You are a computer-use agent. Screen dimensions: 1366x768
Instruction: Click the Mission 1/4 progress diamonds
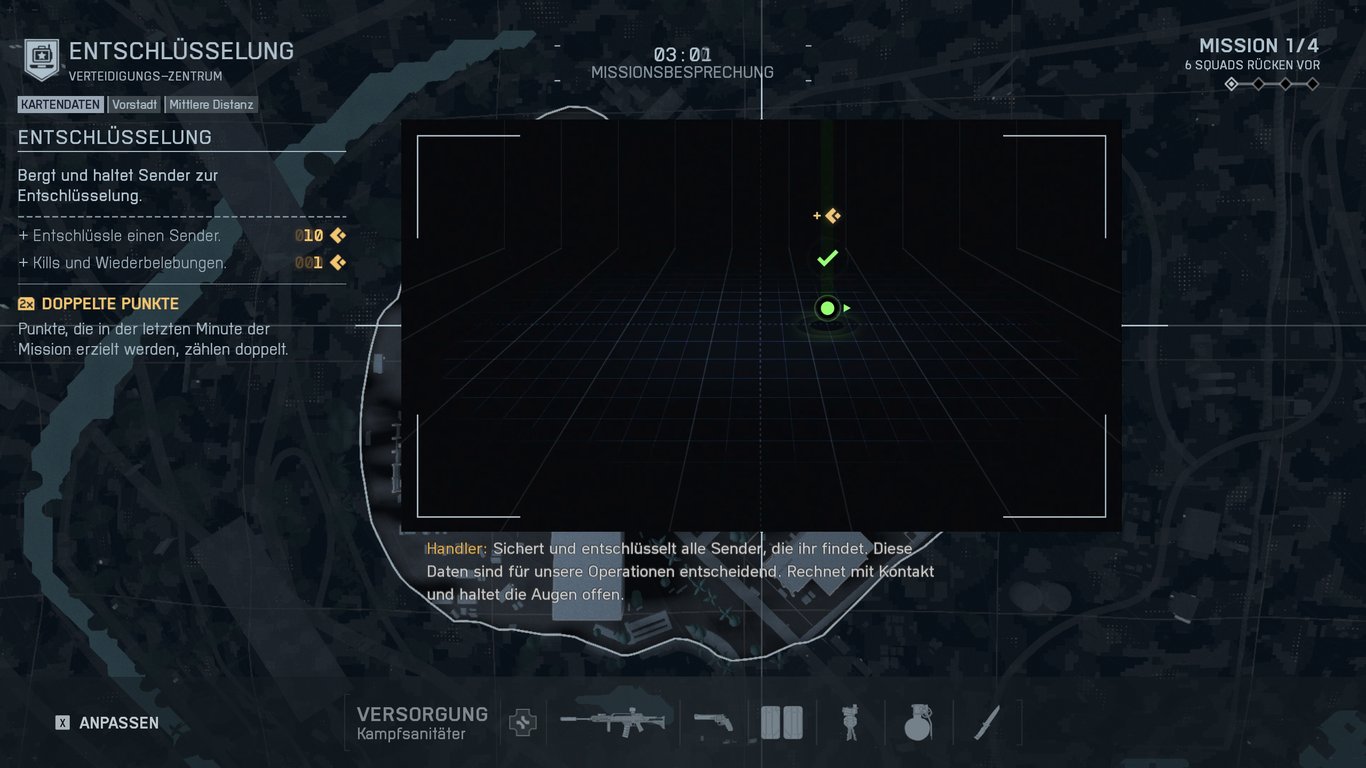1270,84
